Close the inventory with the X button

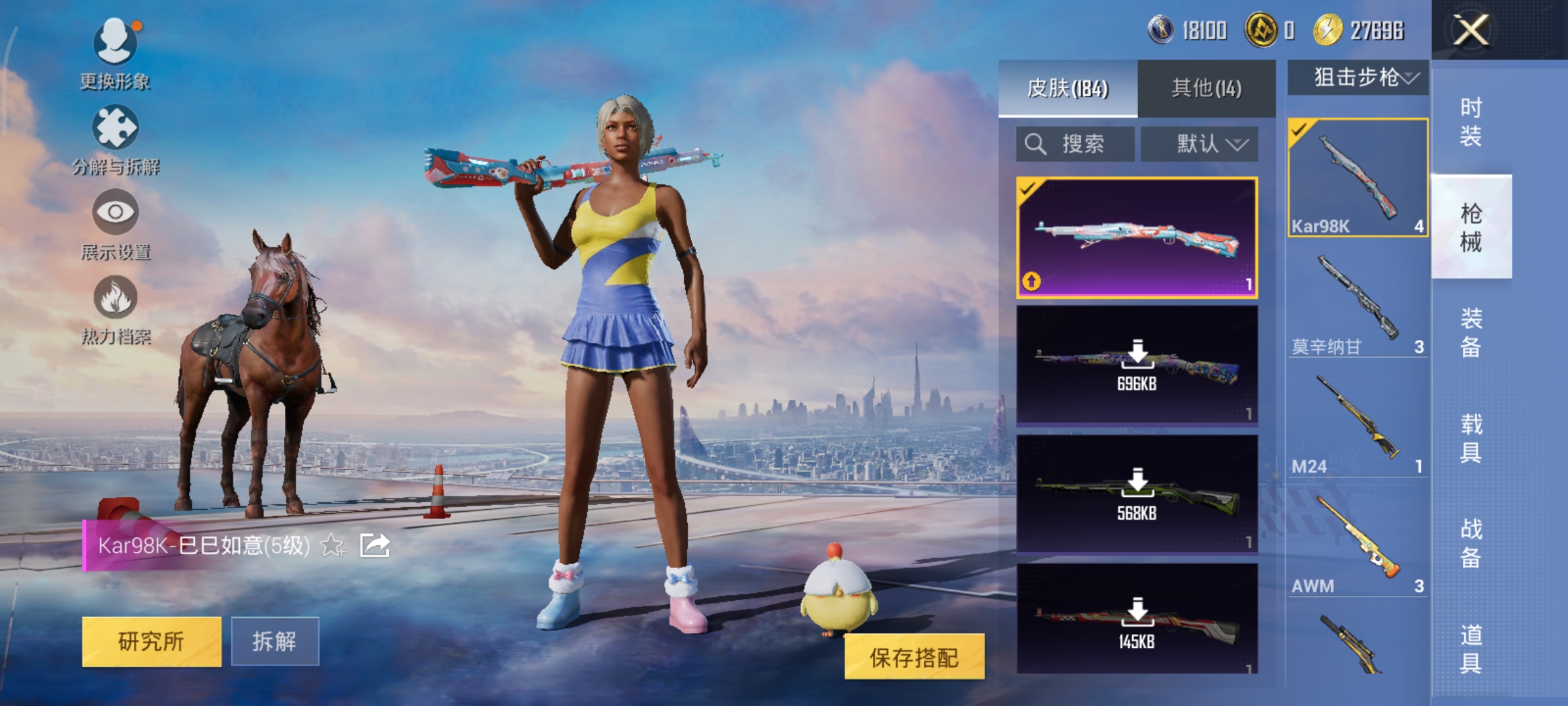tap(1470, 30)
